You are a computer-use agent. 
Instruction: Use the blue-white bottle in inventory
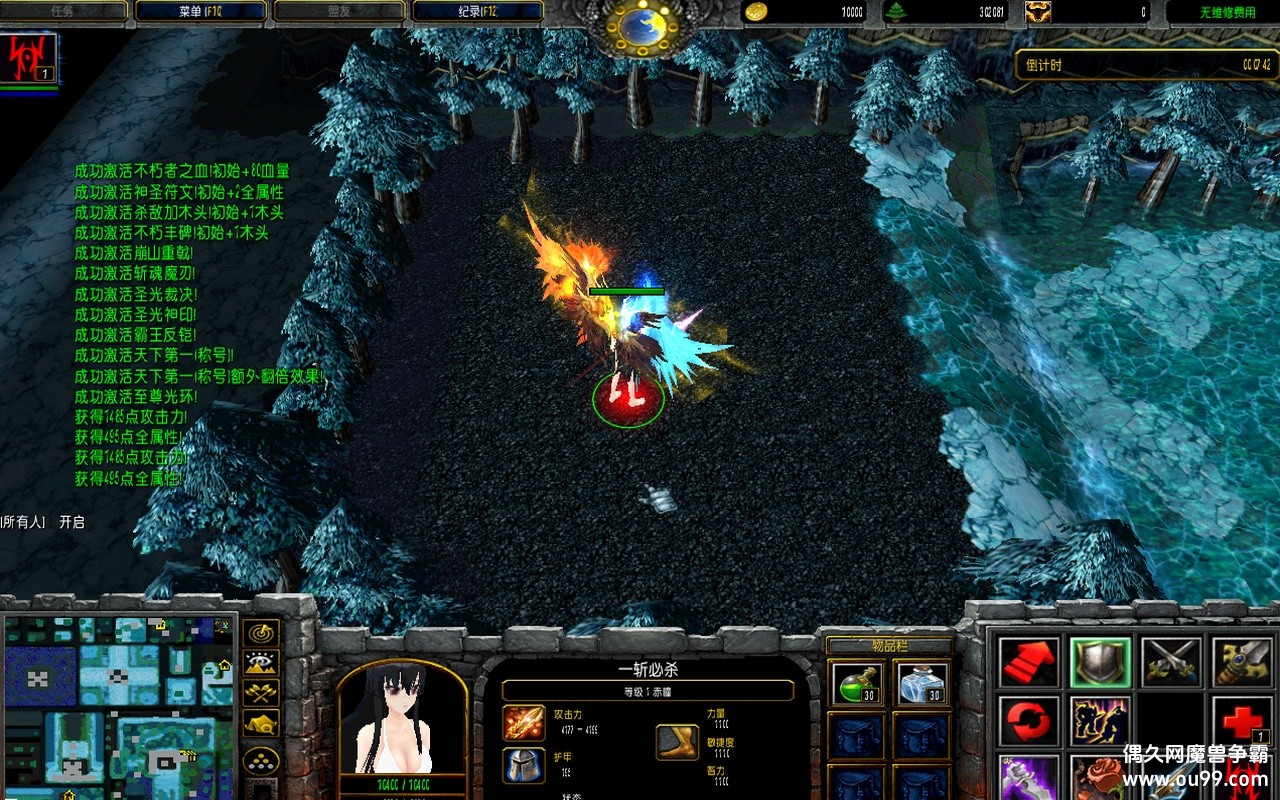921,683
